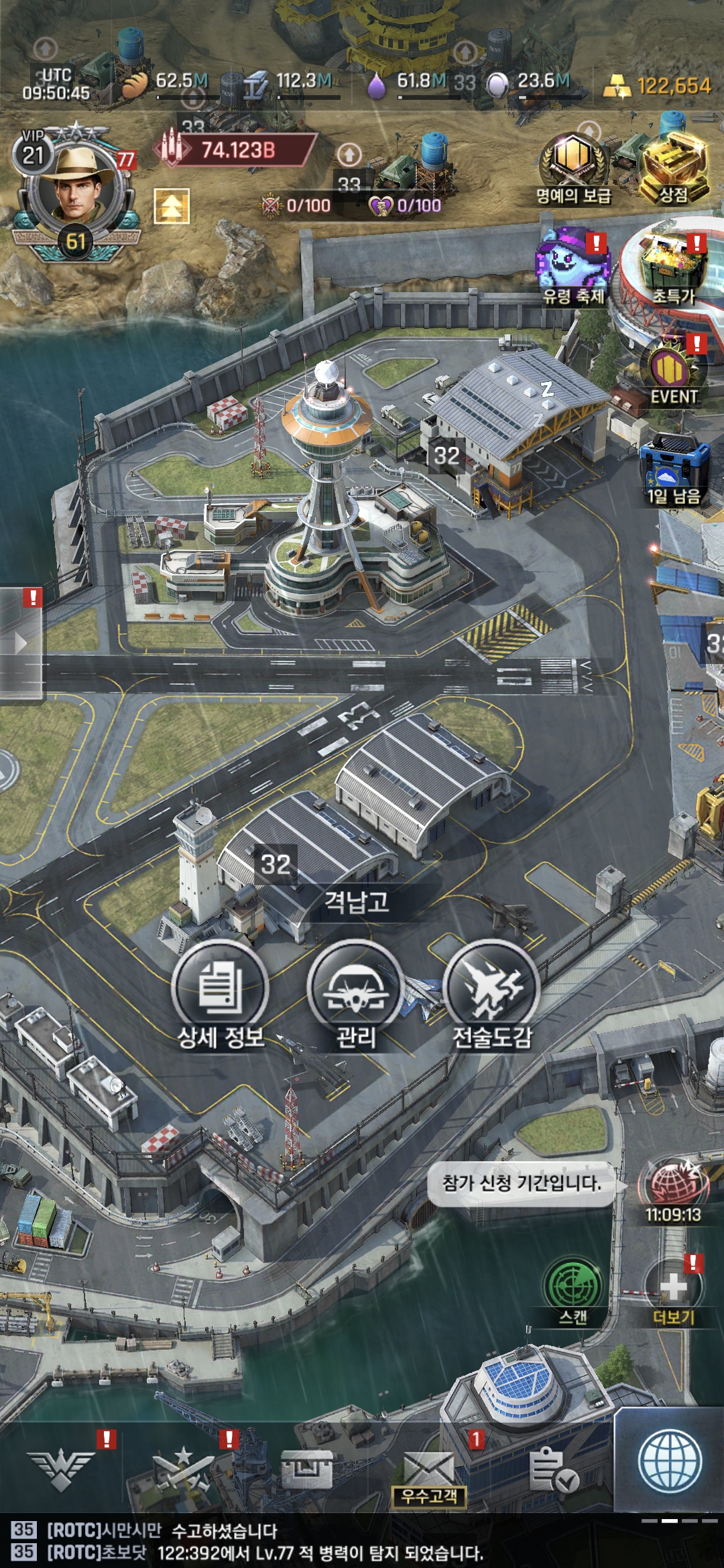The width and height of the screenshot is (724, 1568).
Task: Switch to the world map globe
Action: (670, 1462)
